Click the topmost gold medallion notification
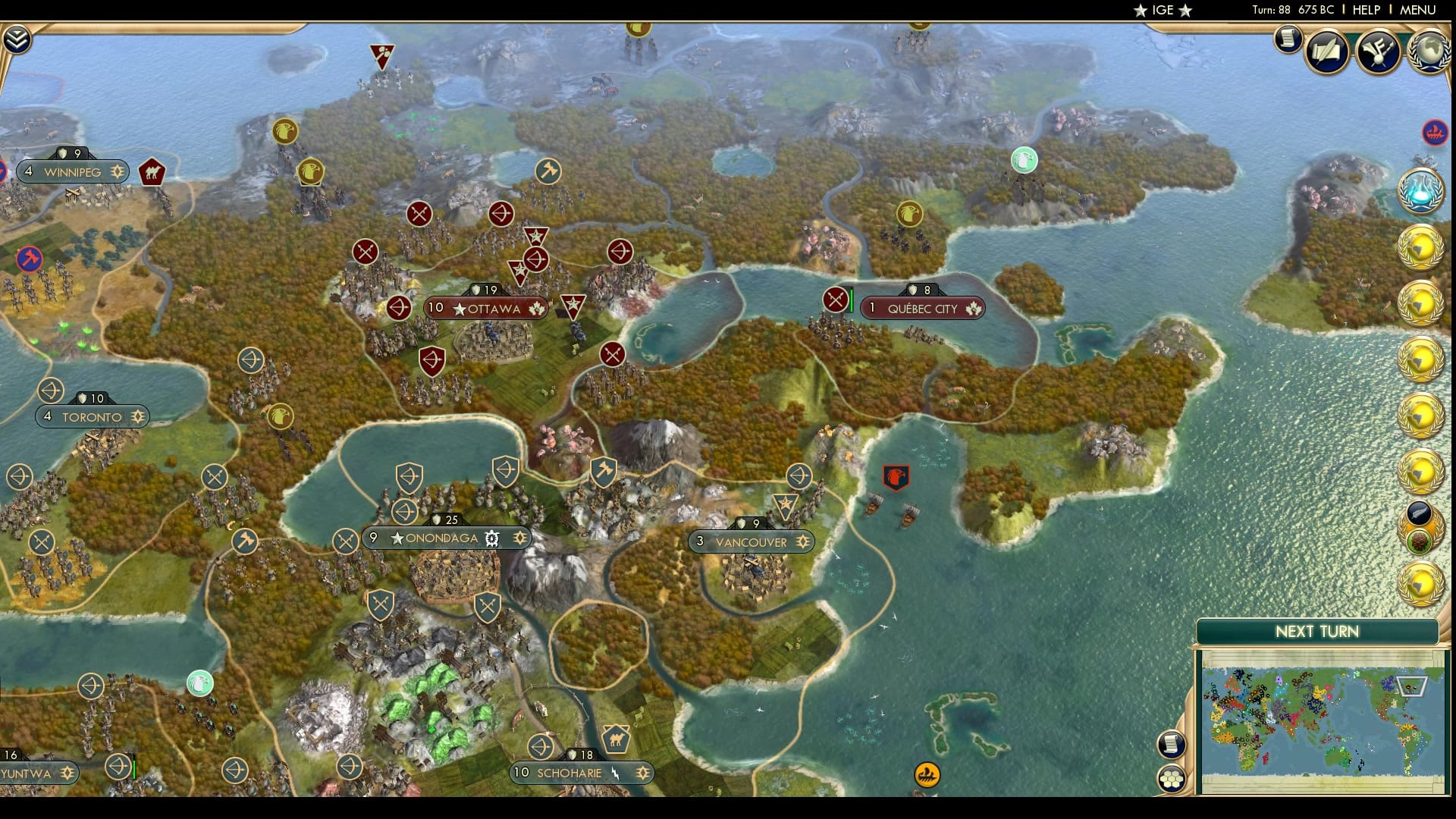Image resolution: width=1456 pixels, height=819 pixels. click(1424, 246)
